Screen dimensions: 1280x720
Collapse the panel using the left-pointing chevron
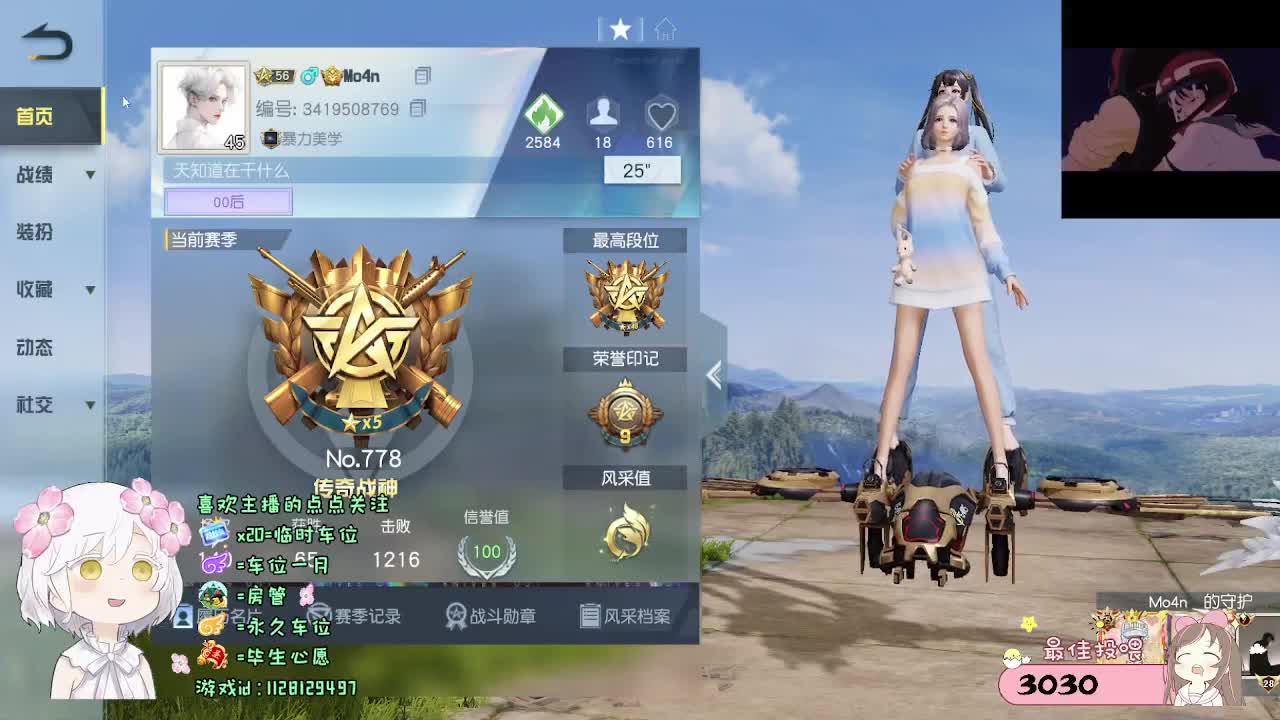[712, 373]
